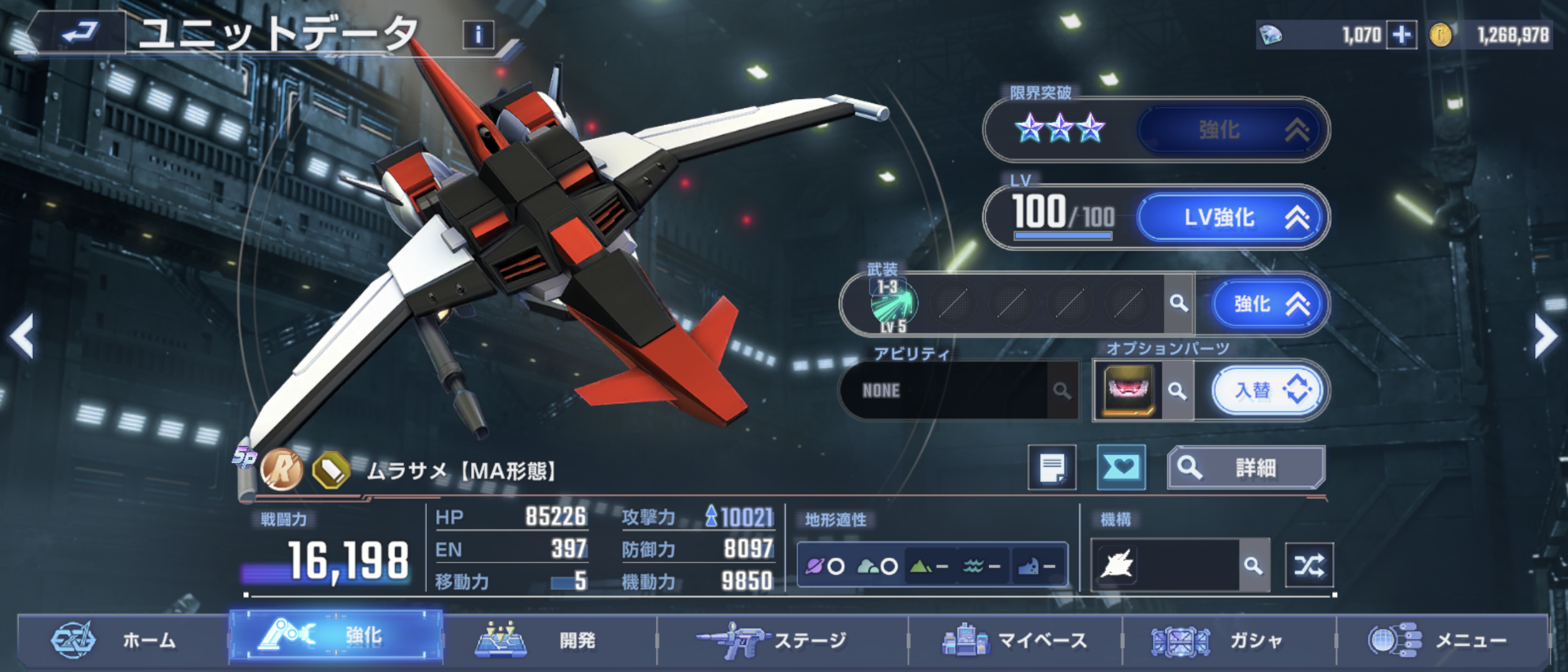The height and width of the screenshot is (672, 1568).
Task: Open the notes memo icon
Action: (1052, 468)
